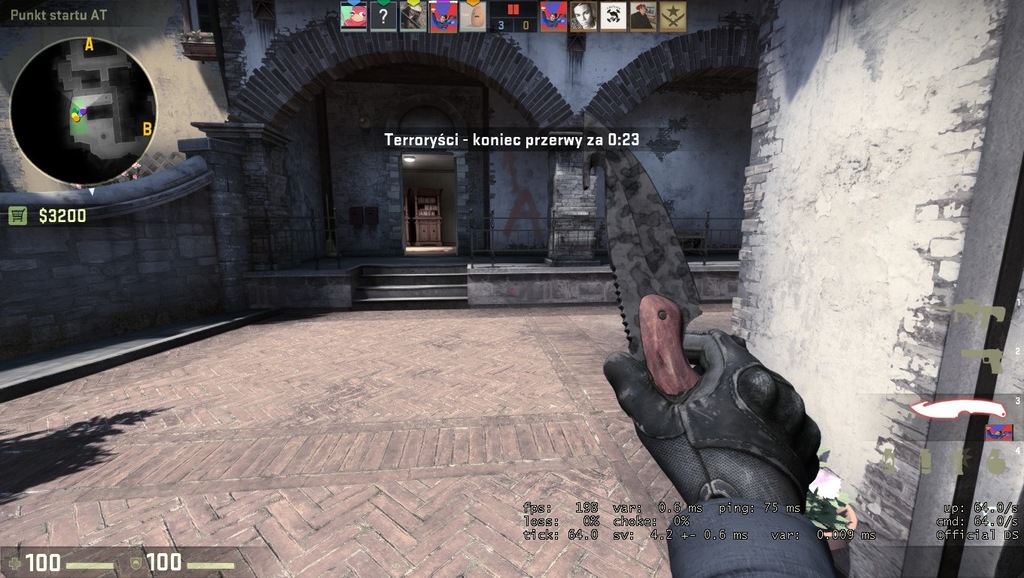Click the skull emblem player avatar
The width and height of the screenshot is (1024, 578).
[613, 16]
